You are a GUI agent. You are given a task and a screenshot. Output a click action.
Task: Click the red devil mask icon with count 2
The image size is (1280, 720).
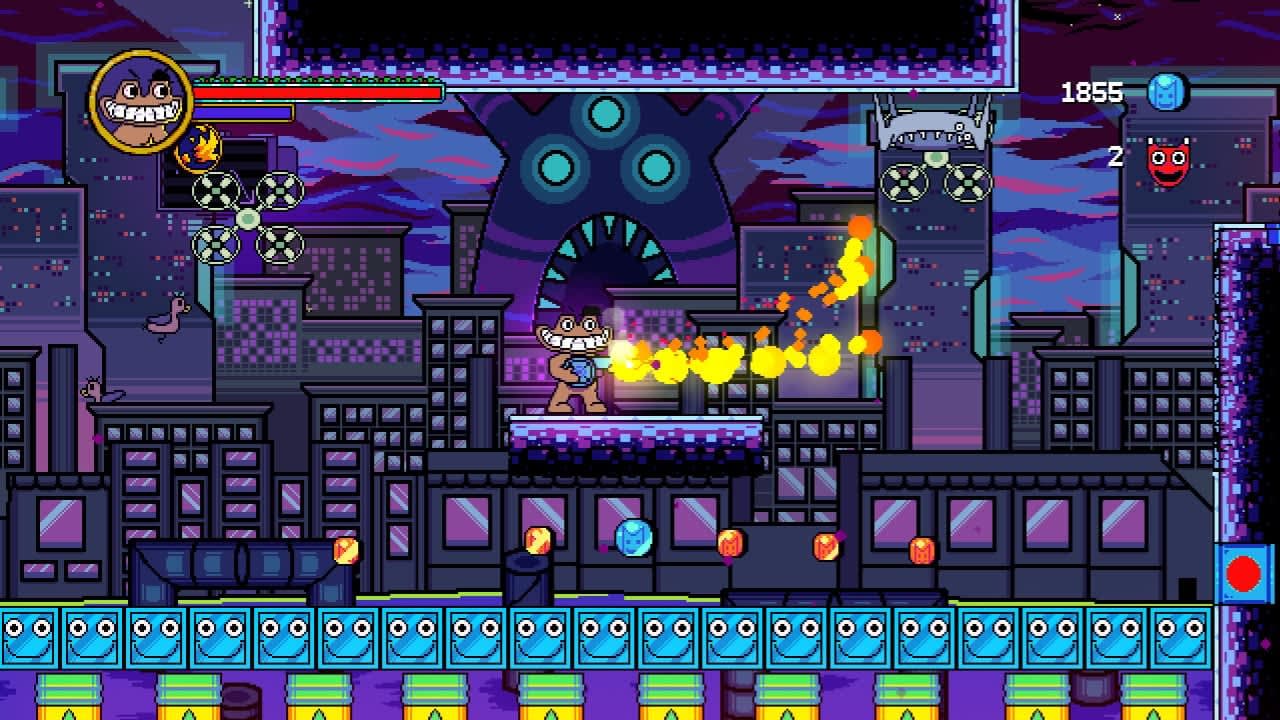[x=1167, y=155]
